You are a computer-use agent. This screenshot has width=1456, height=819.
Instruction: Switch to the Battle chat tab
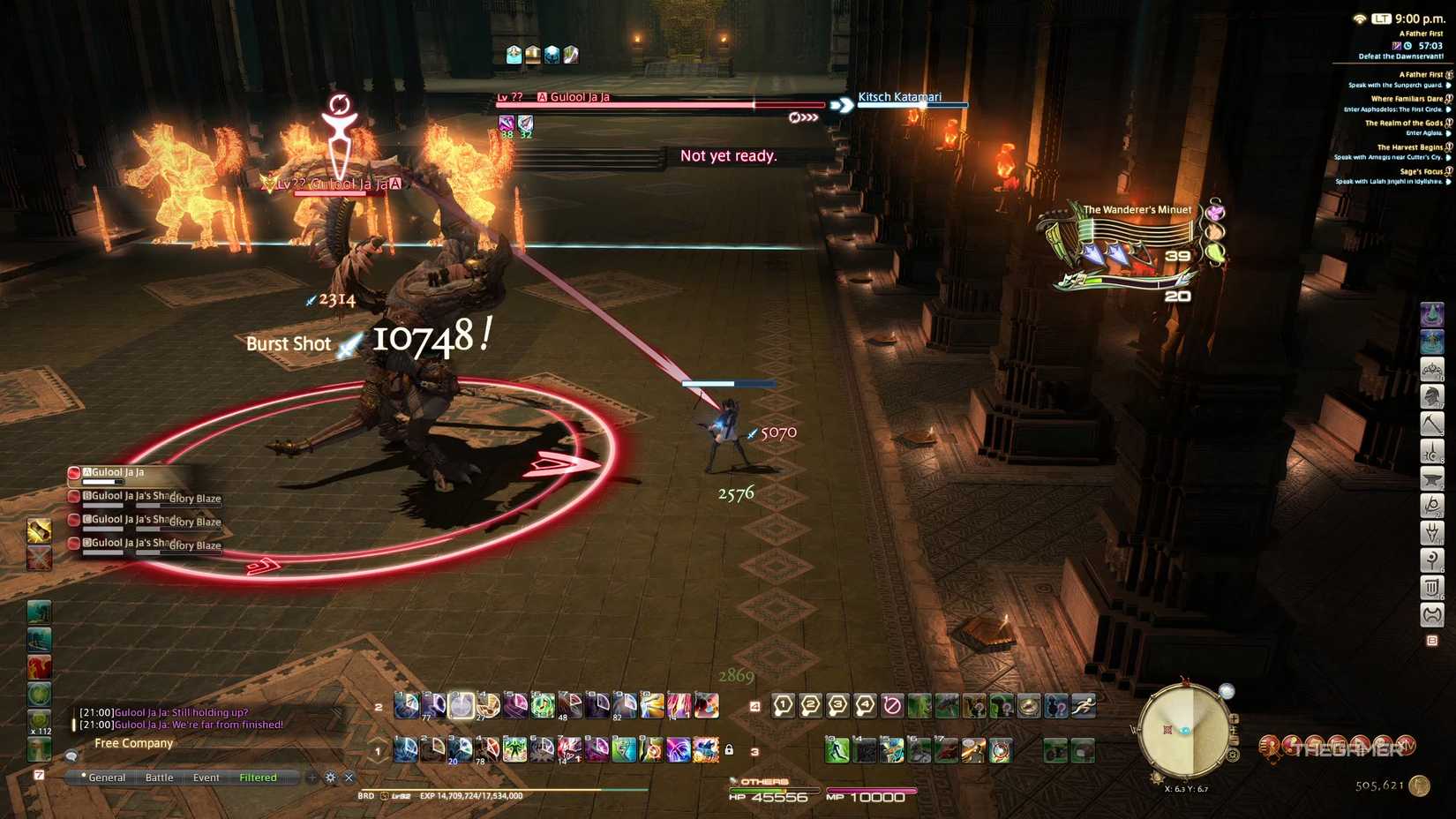point(160,778)
